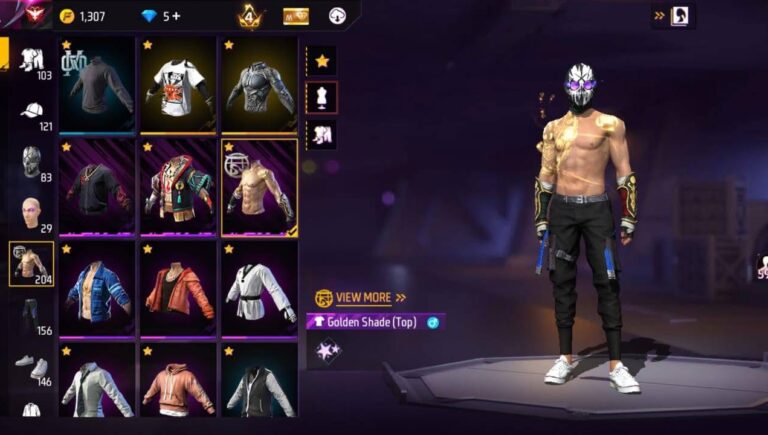Open the pants category
The image size is (768, 435).
pos(31,316)
